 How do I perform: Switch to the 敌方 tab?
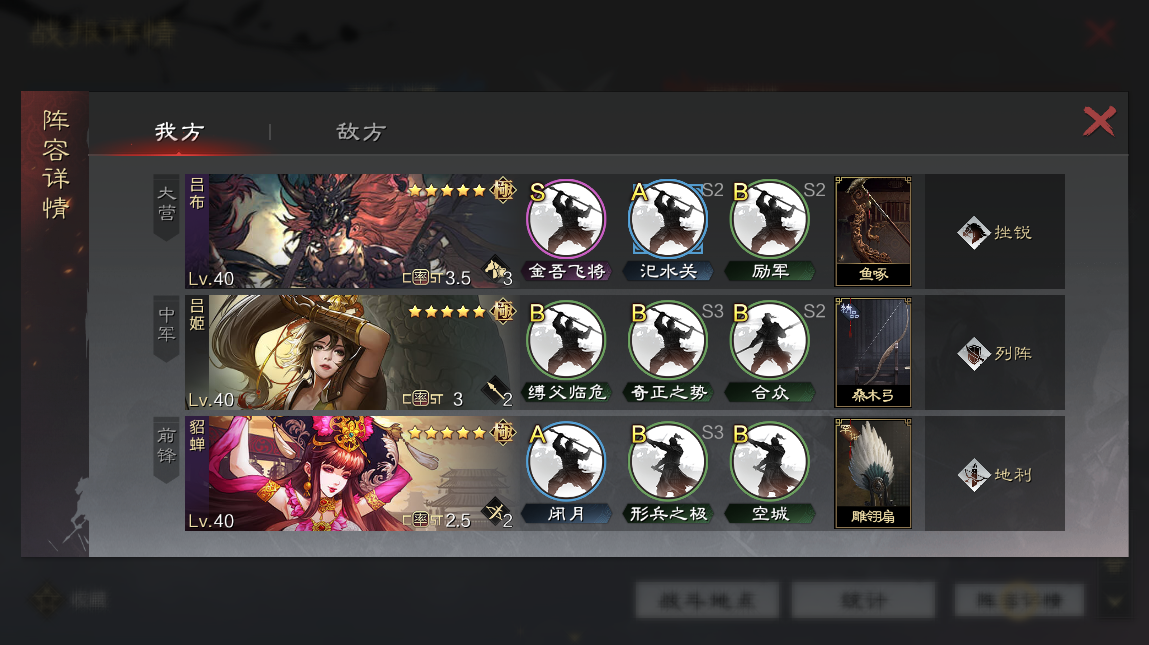361,132
